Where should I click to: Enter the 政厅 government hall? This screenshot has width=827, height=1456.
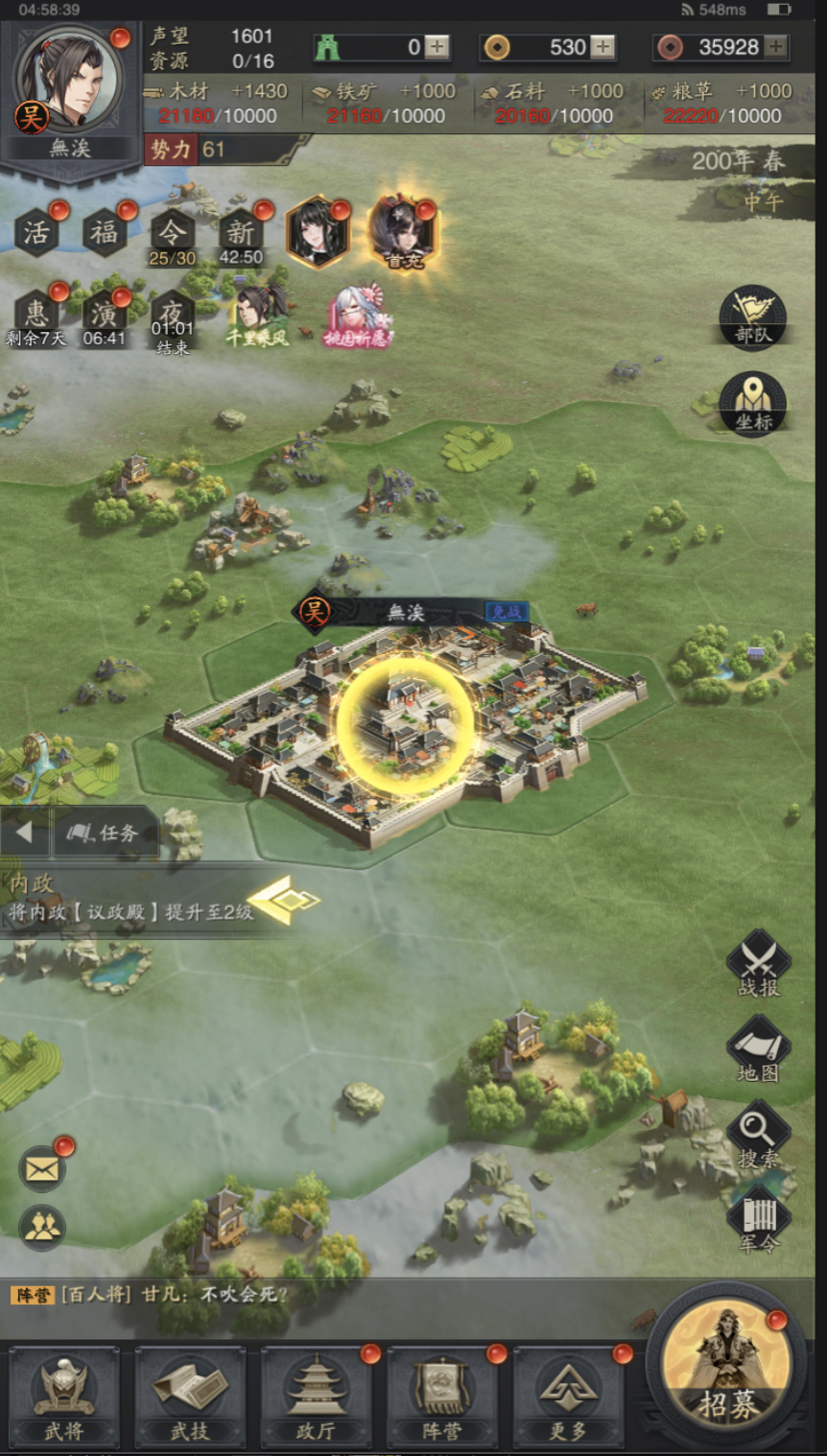[316, 1396]
